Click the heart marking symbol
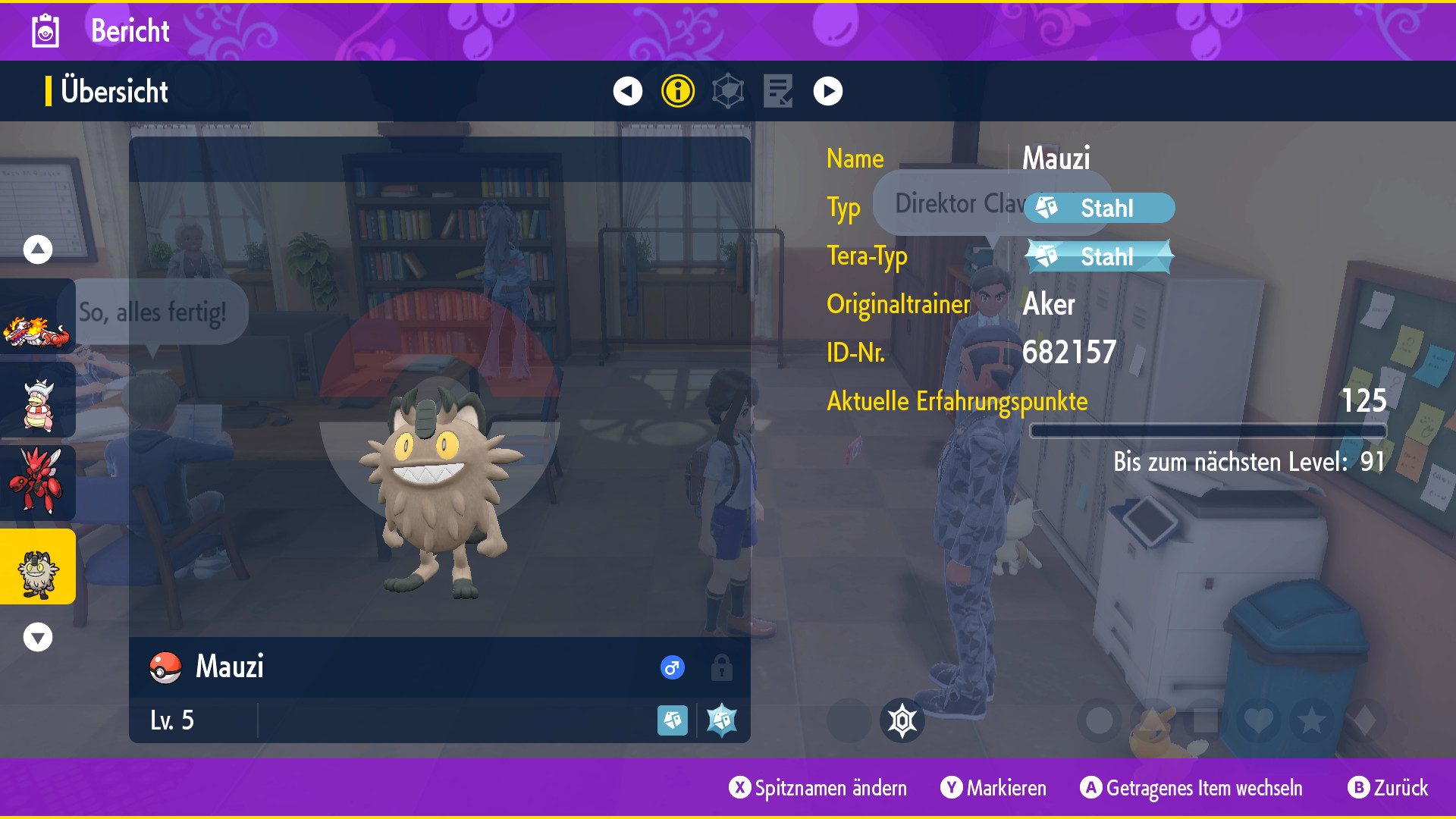 pyautogui.click(x=1259, y=720)
